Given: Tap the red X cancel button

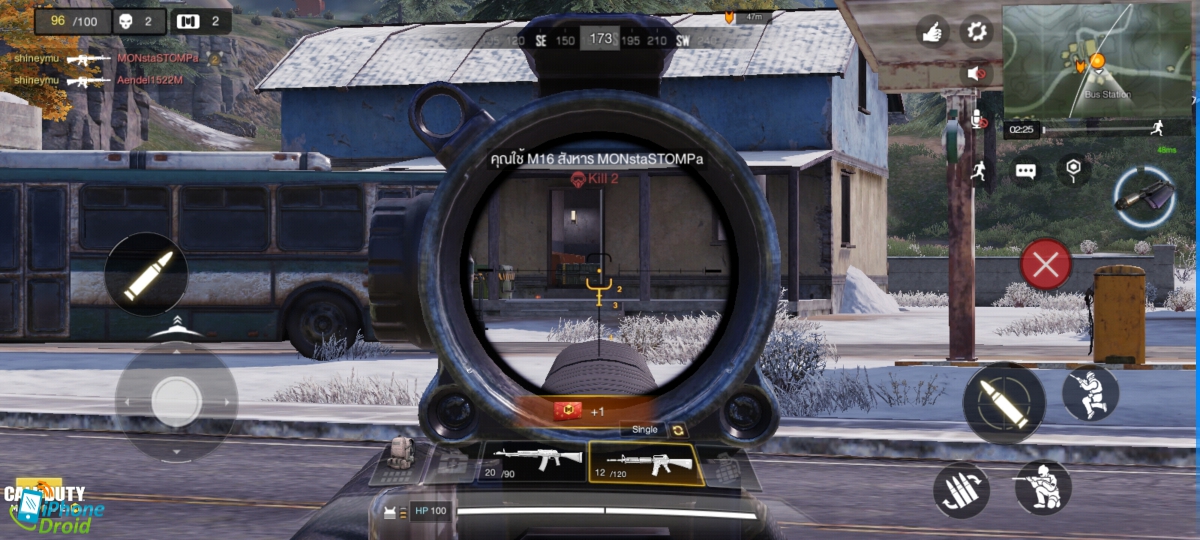Looking at the screenshot, I should coord(1045,265).
